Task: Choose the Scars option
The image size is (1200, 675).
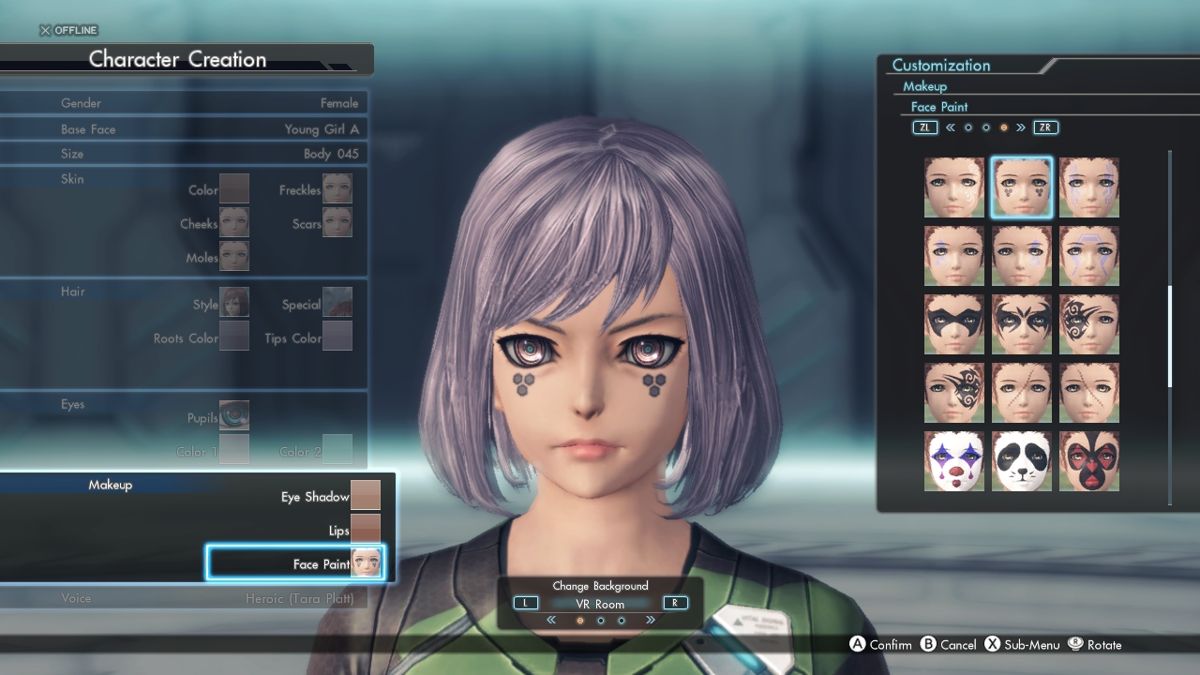Action: click(337, 222)
